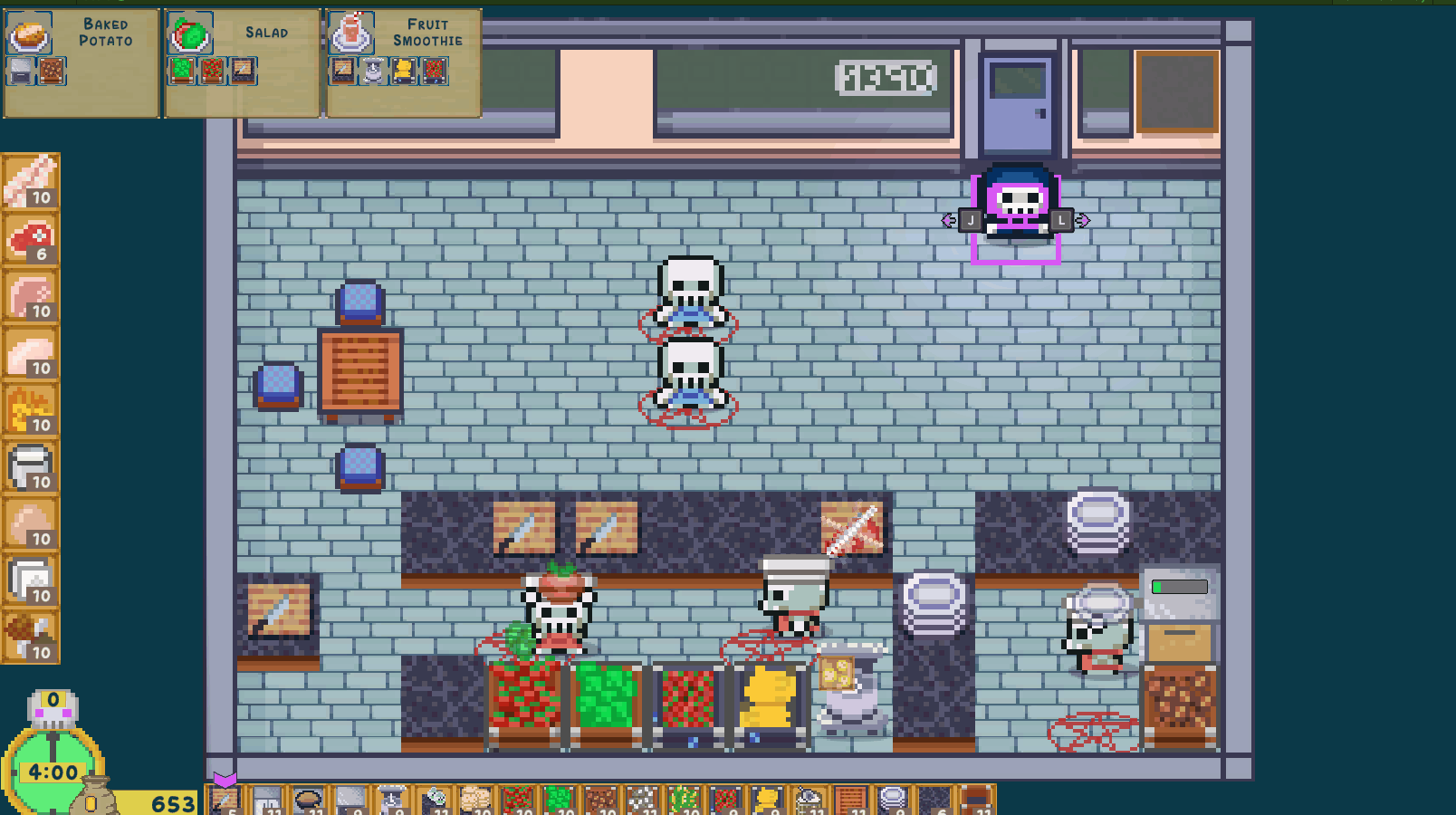The image size is (1456, 815).
Task: Select the steak ingredient in the left sidebar
Action: click(30, 240)
